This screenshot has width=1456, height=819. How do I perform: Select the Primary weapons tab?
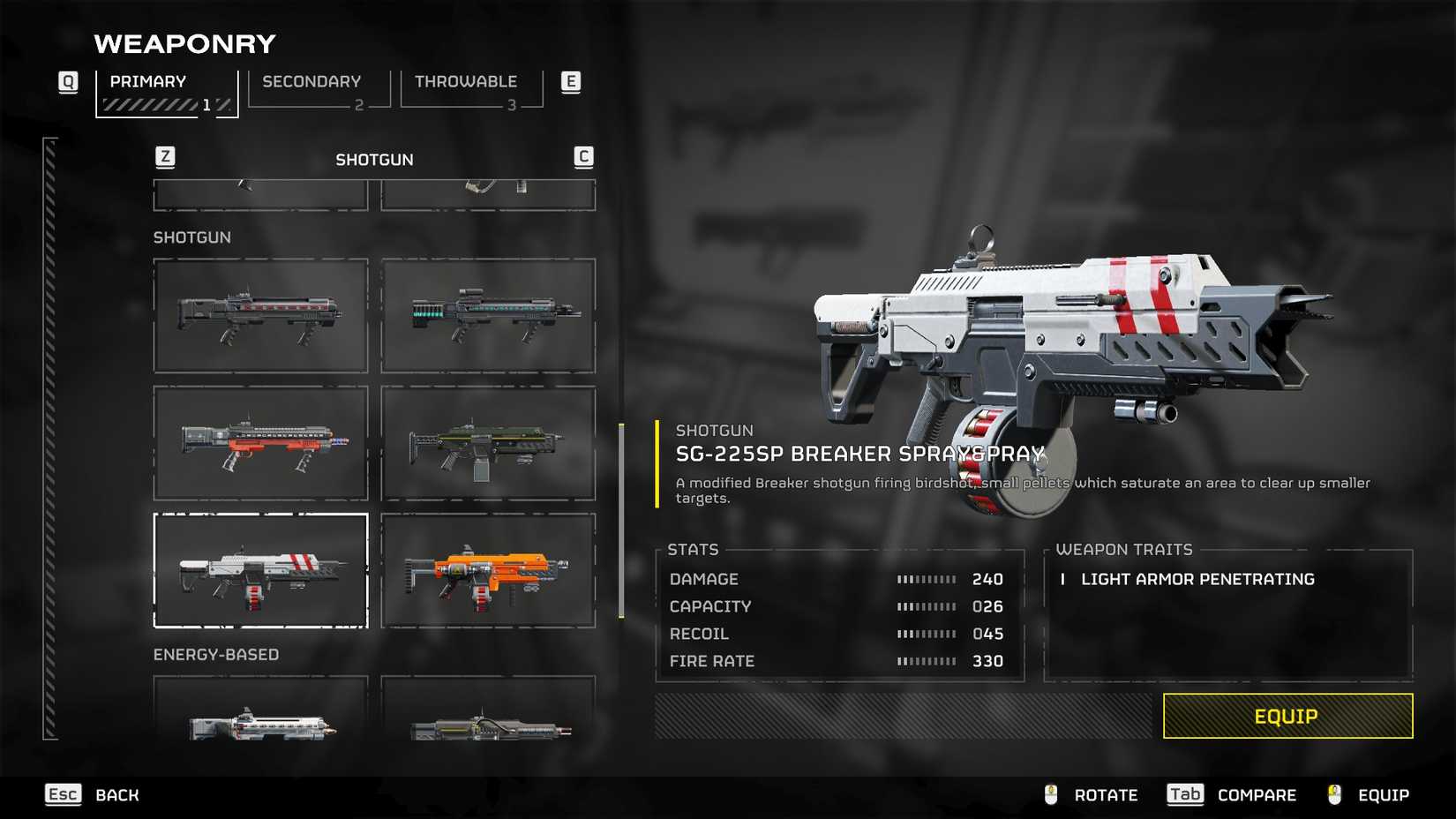point(166,93)
